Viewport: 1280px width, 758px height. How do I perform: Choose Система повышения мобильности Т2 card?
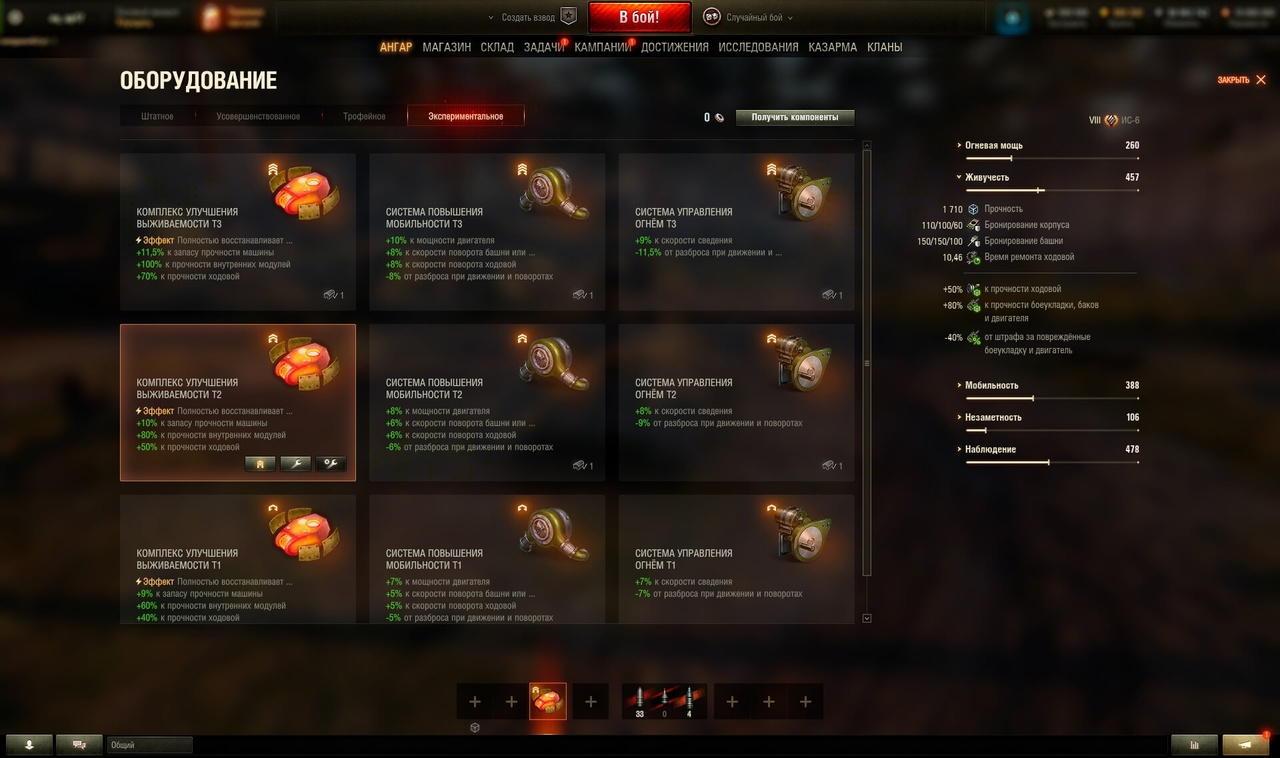pos(486,402)
